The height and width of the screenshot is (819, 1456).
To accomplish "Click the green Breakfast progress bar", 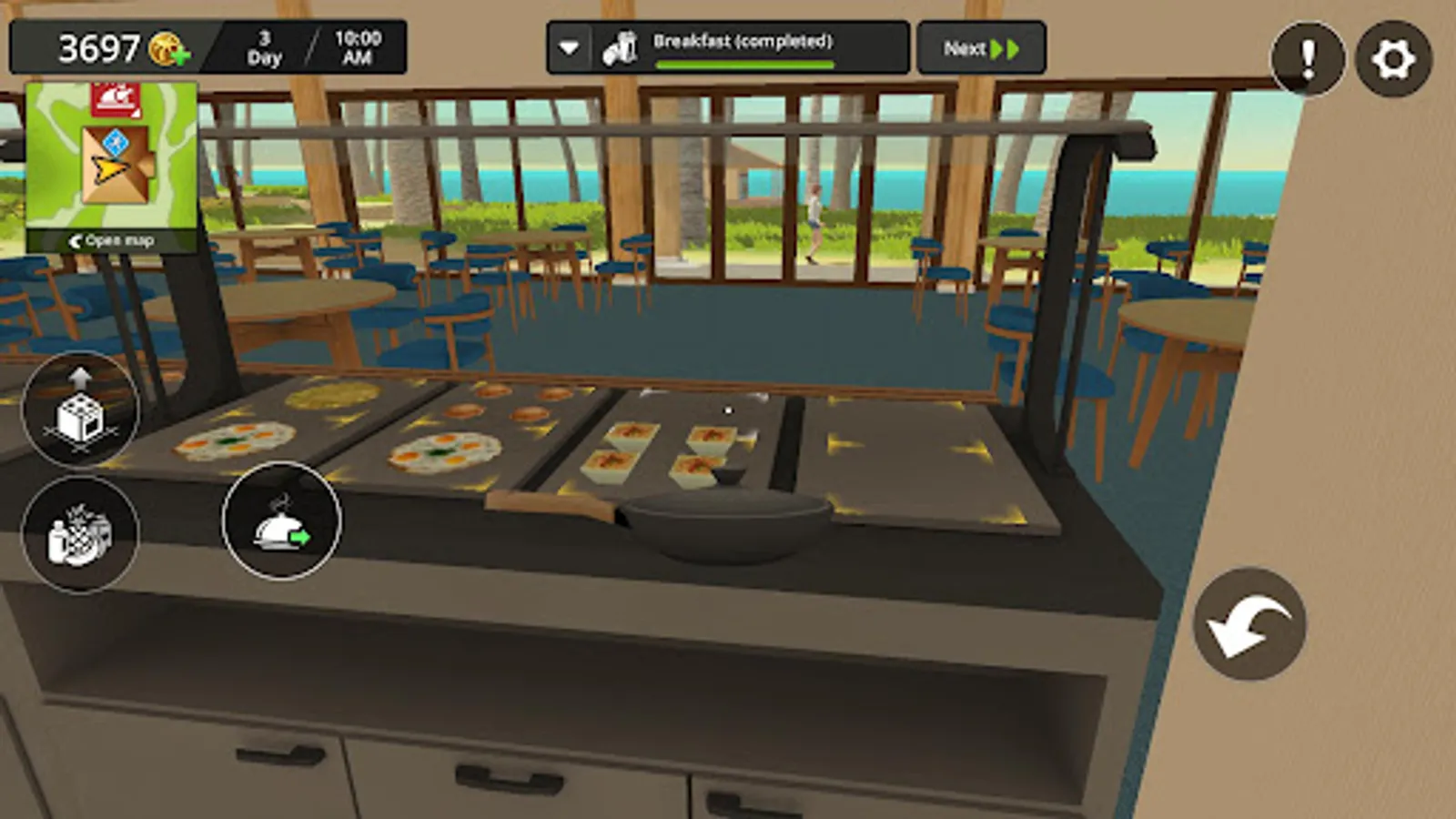I will point(744,64).
